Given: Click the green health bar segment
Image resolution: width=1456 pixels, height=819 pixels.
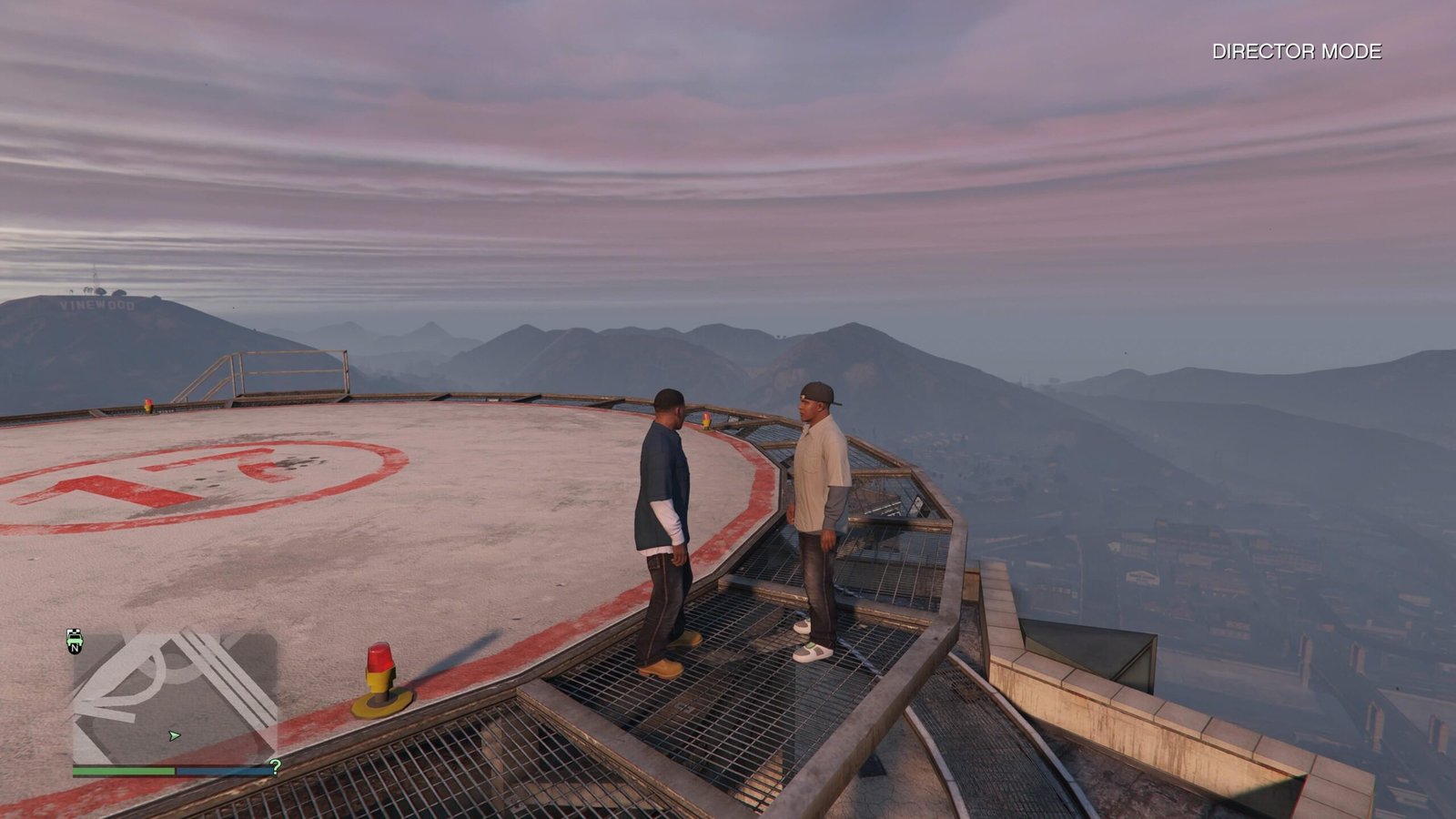Looking at the screenshot, I should click(123, 769).
